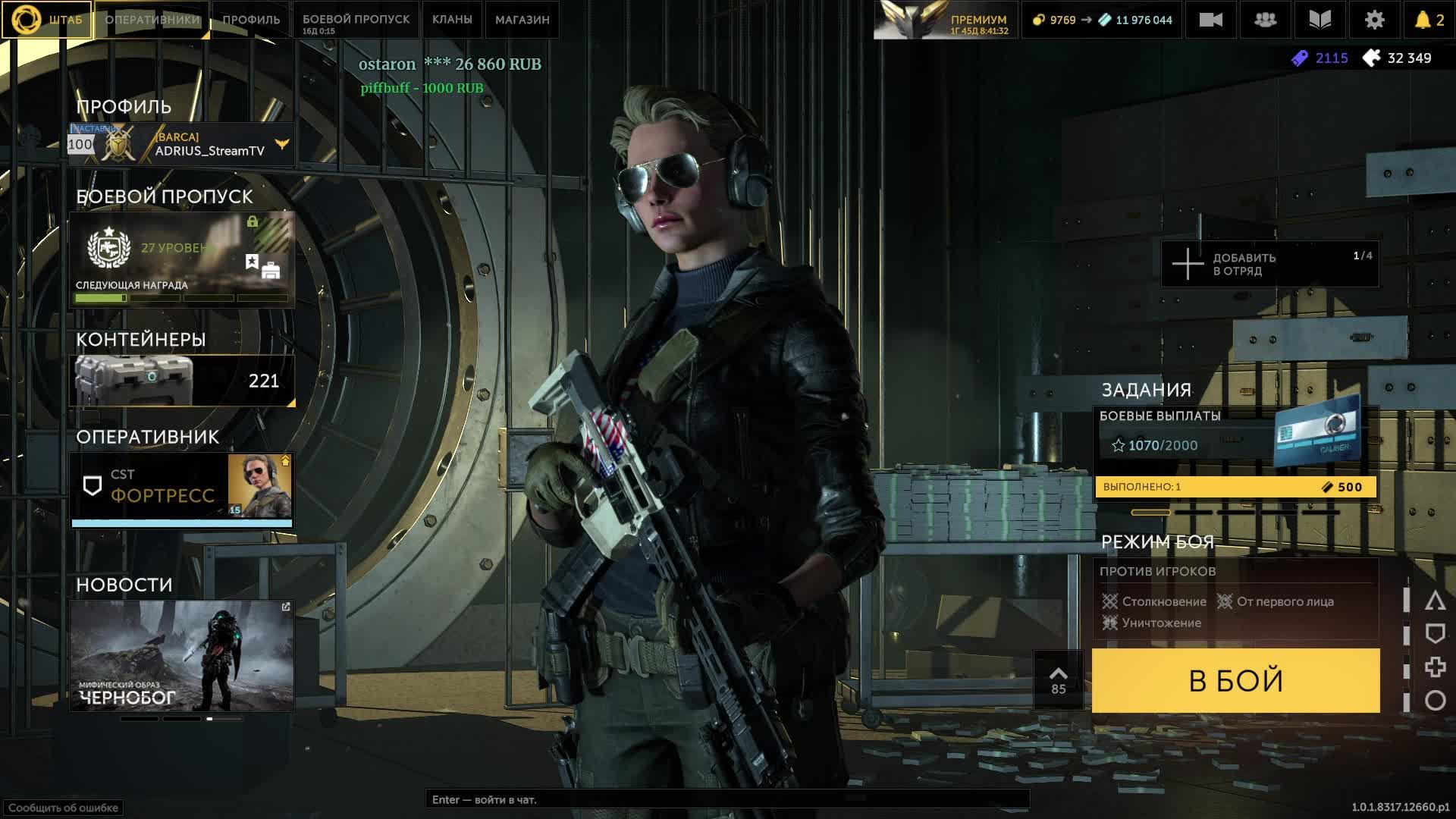Open the Магазин tab
This screenshot has width=1456, height=819.
pyautogui.click(x=522, y=20)
